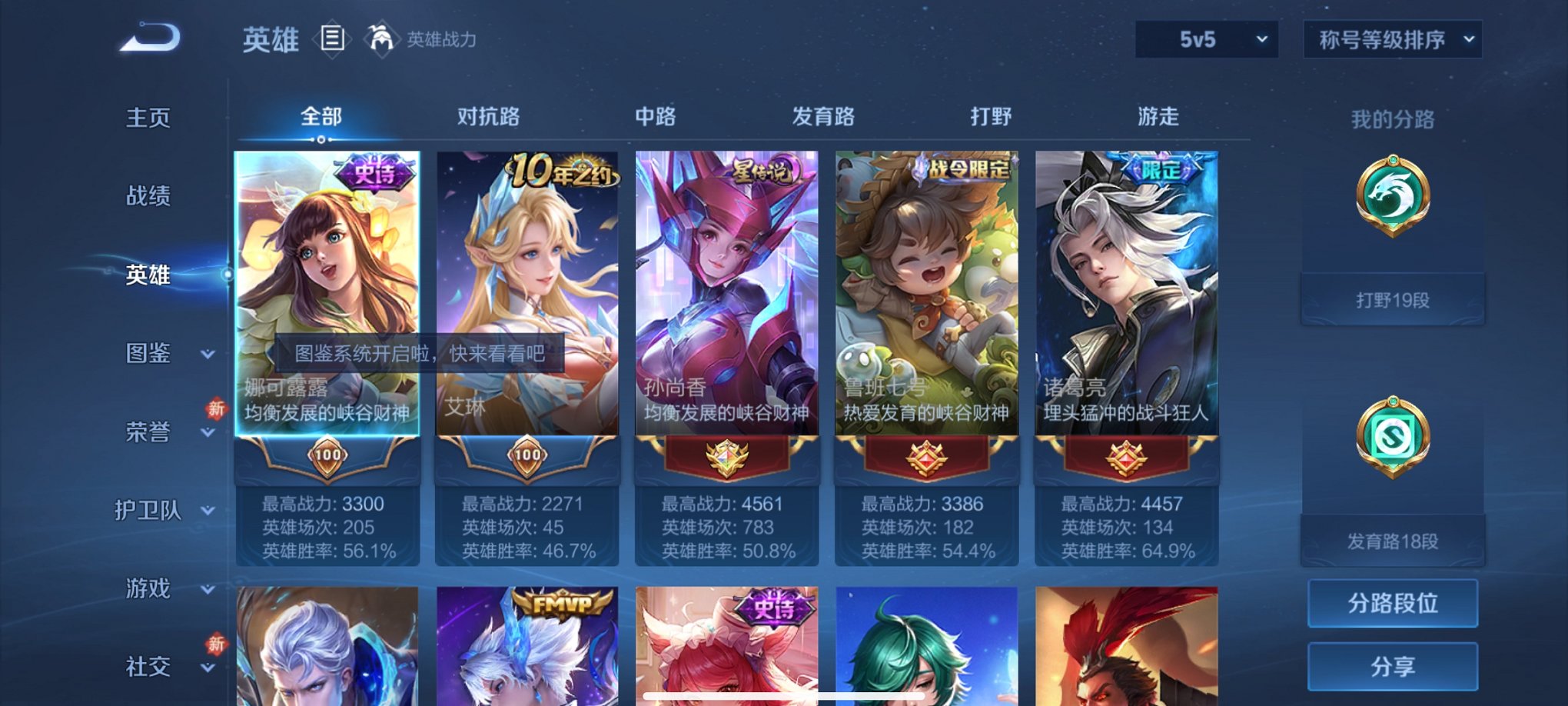Image resolution: width=1568 pixels, height=706 pixels.
Task: Click the tab indicator dot under 全部
Action: tap(320, 140)
